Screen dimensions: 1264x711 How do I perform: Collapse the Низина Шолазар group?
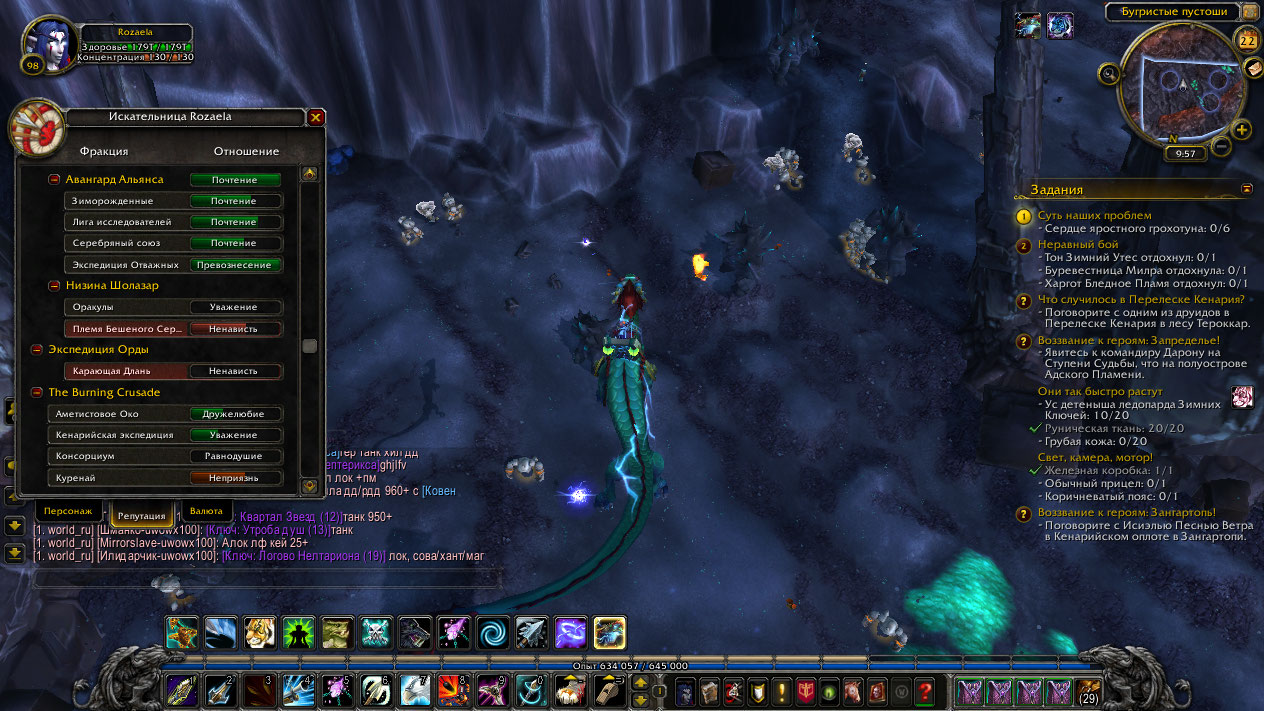click(54, 286)
